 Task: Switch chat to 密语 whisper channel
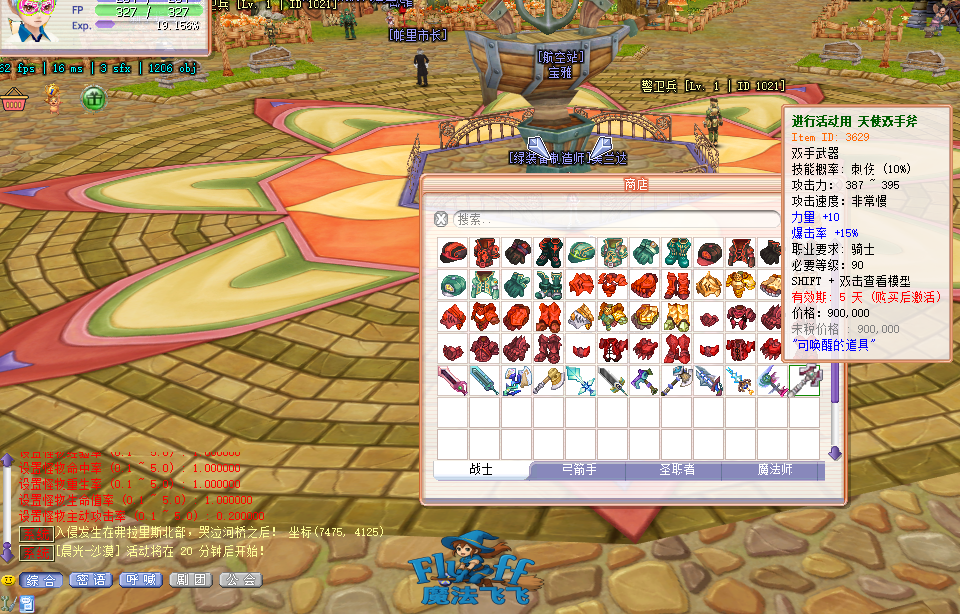pyautogui.click(x=91, y=580)
